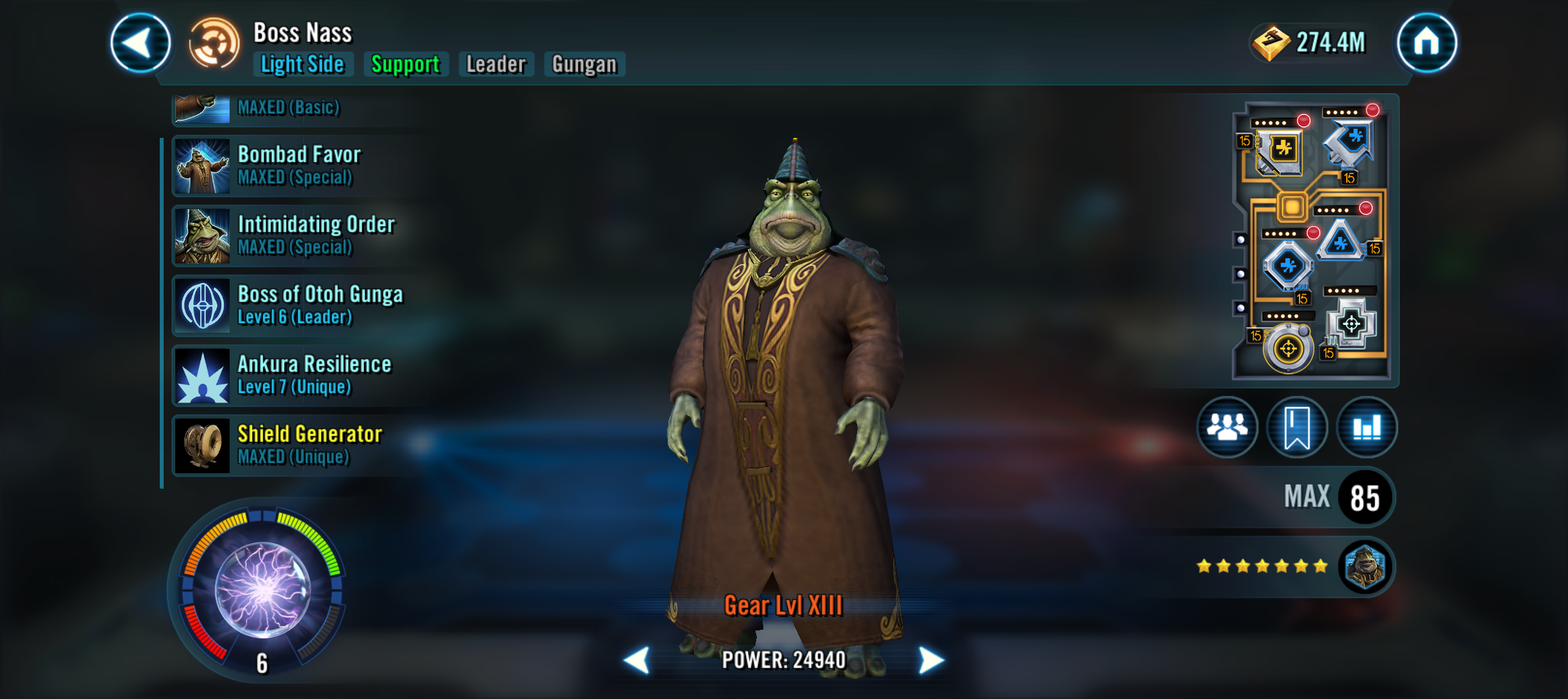Image resolution: width=1568 pixels, height=699 pixels.
Task: Open the relic amplifier orb
Action: pyautogui.click(x=262, y=589)
